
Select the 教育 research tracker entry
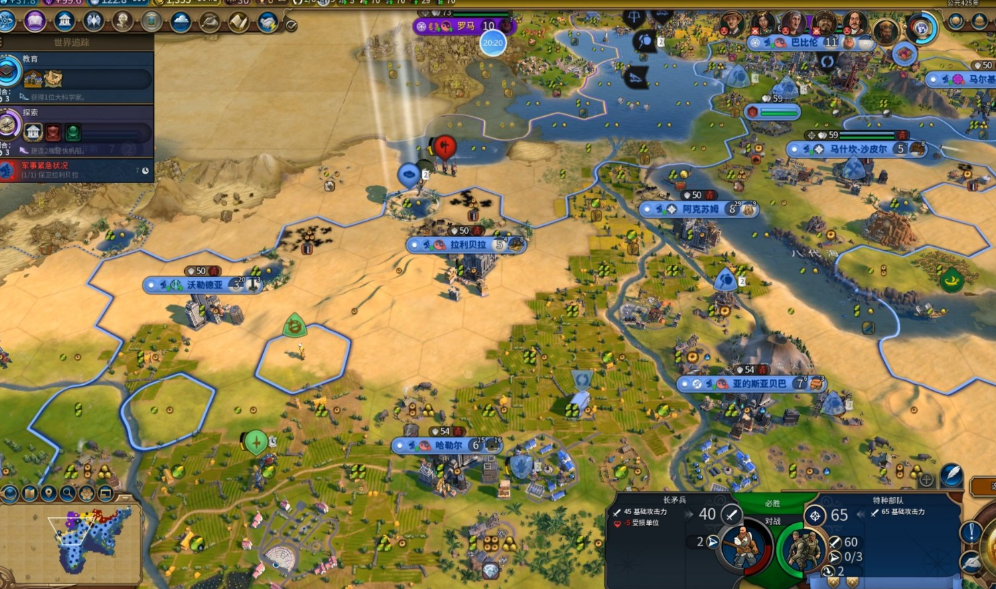(78, 72)
